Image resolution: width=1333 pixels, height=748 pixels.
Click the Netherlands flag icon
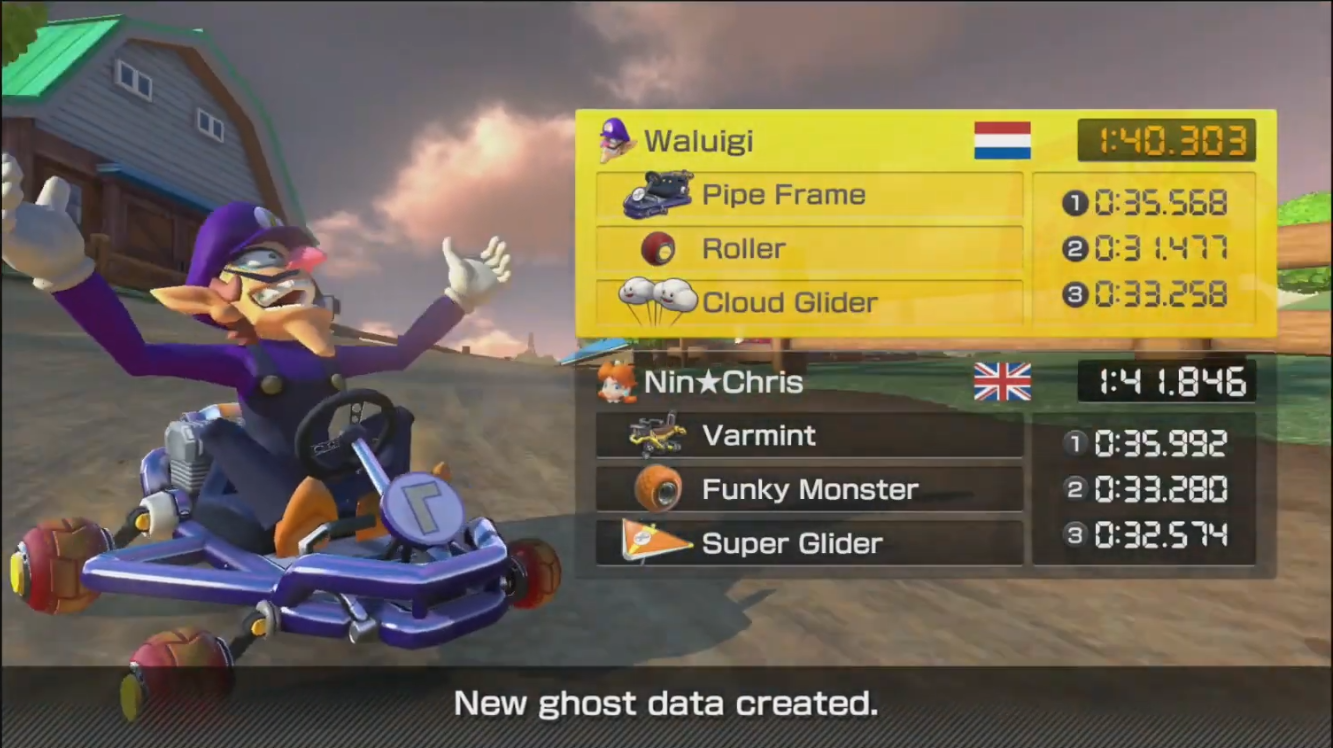point(1002,141)
